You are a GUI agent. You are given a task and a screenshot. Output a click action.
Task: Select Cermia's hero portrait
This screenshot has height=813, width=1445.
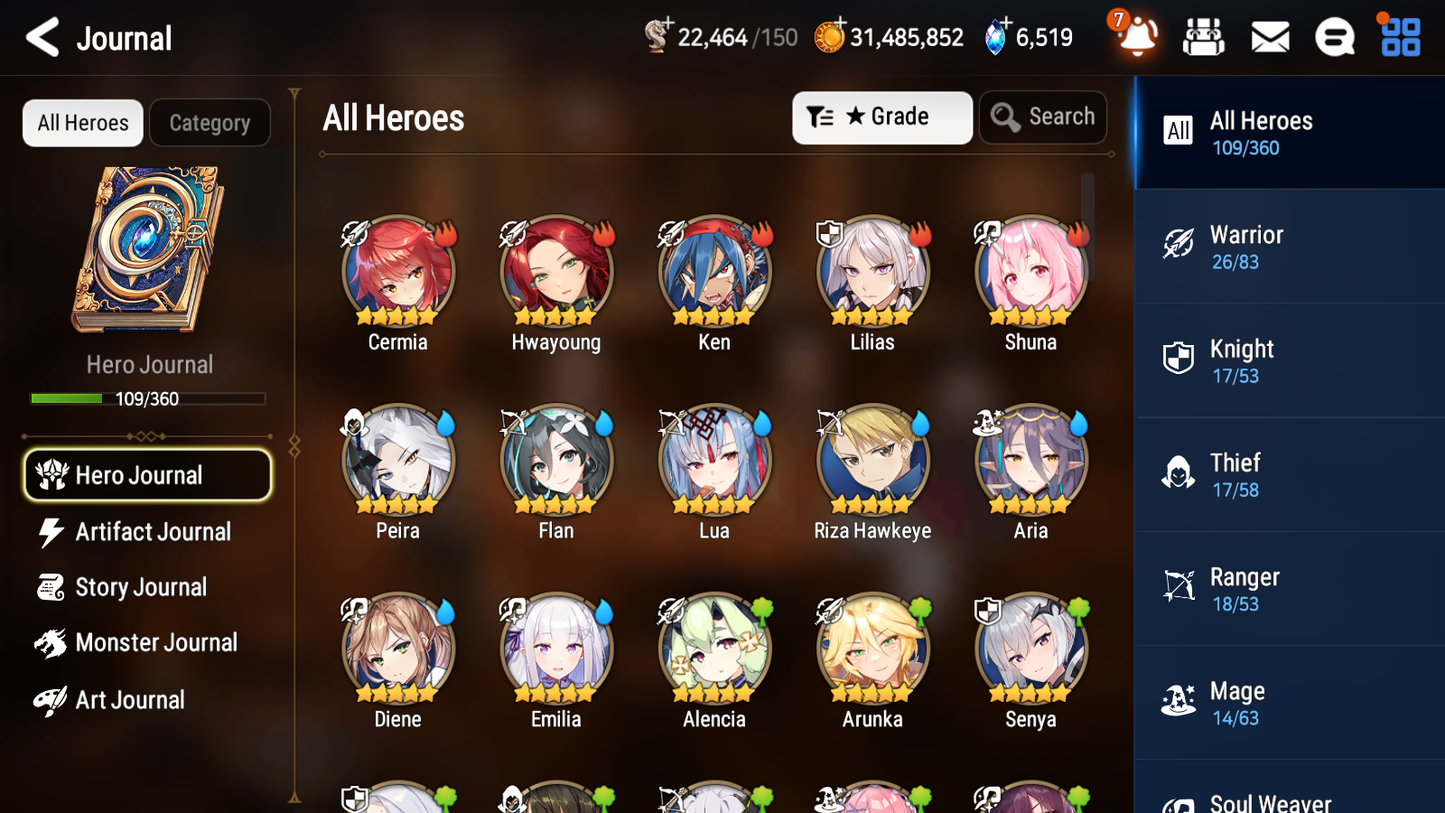[398, 272]
